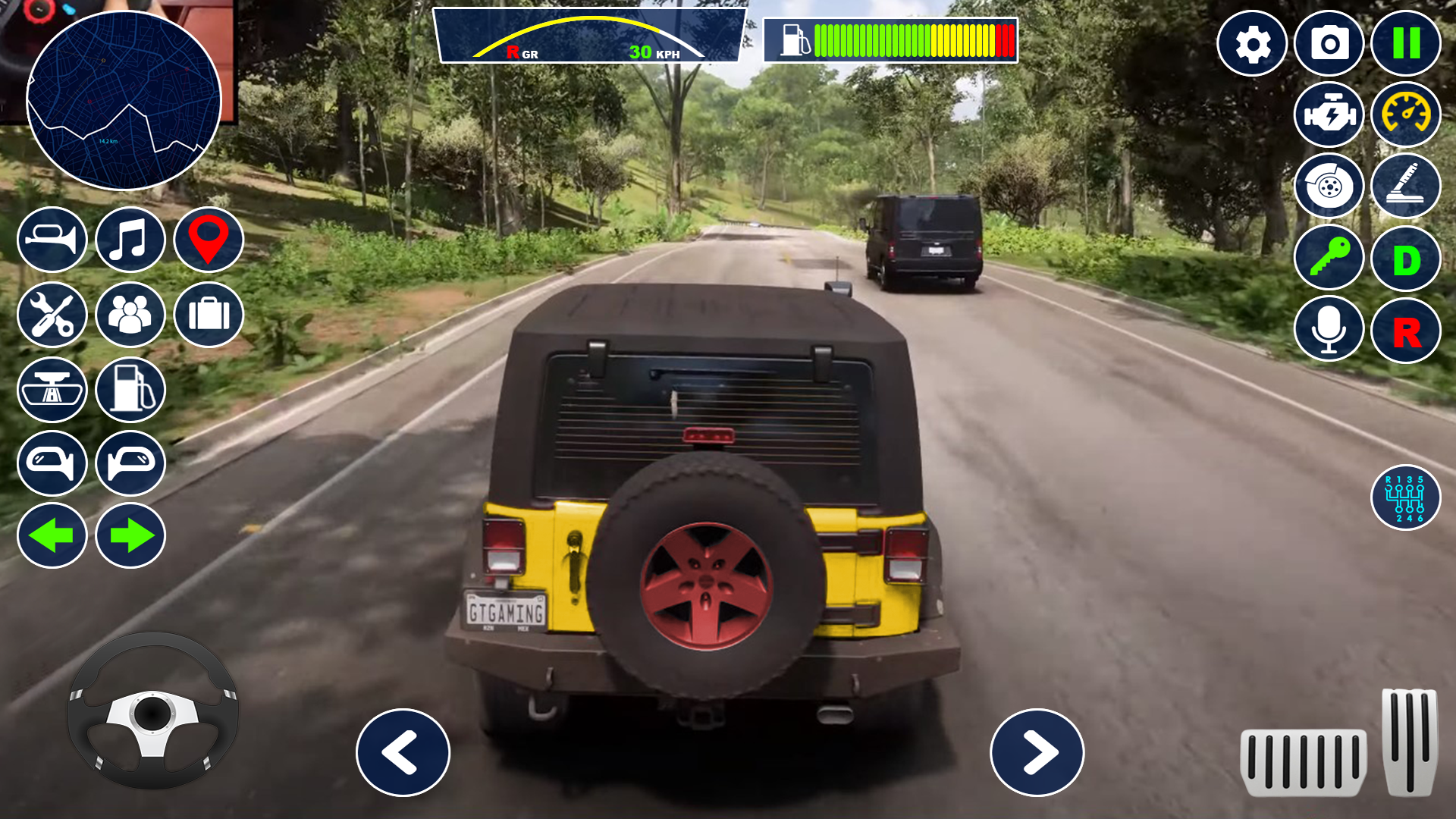The height and width of the screenshot is (819, 1456).
Task: Set a destination with the map pin
Action: 208,240
